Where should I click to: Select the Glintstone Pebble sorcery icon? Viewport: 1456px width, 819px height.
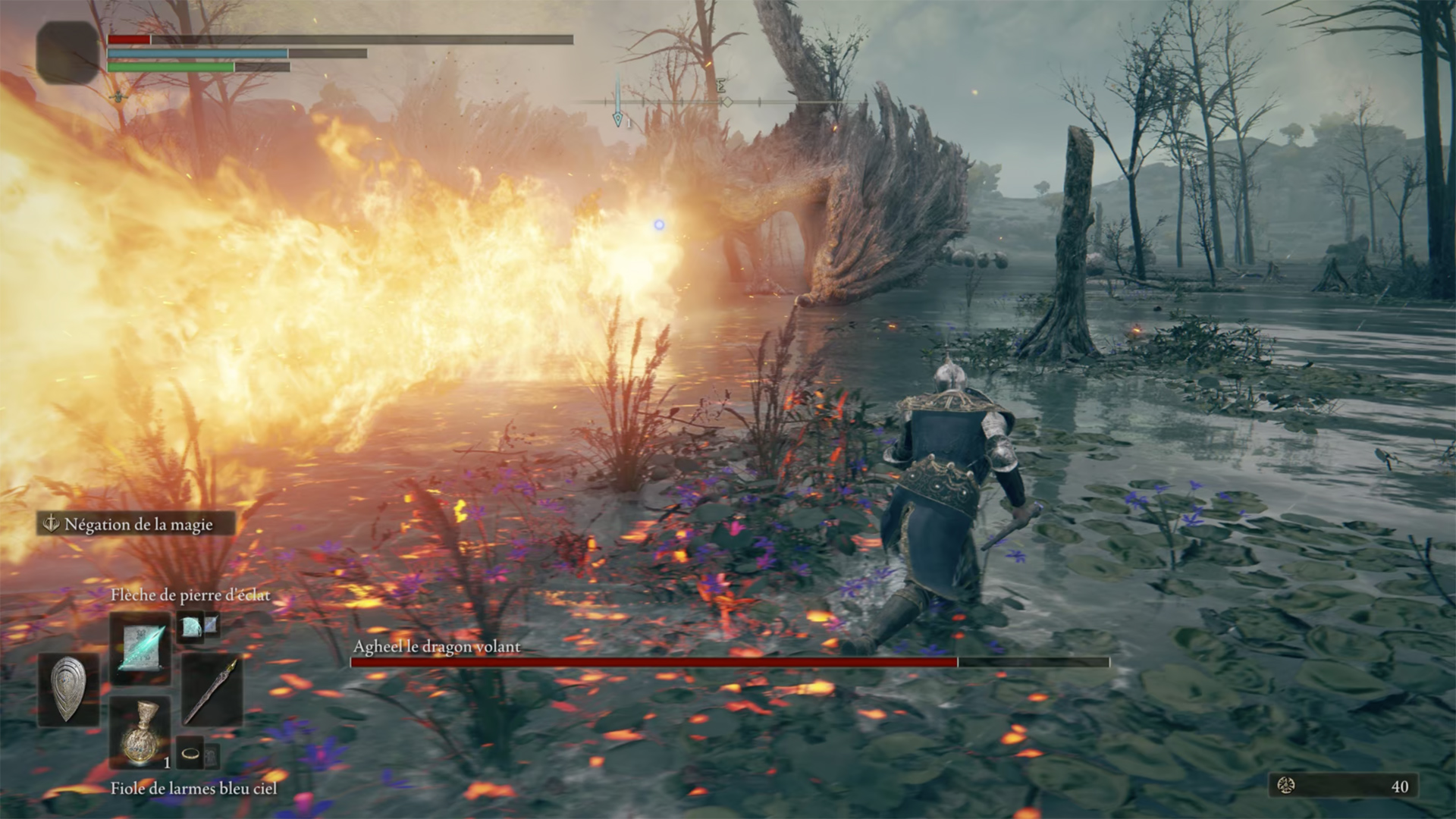click(142, 647)
